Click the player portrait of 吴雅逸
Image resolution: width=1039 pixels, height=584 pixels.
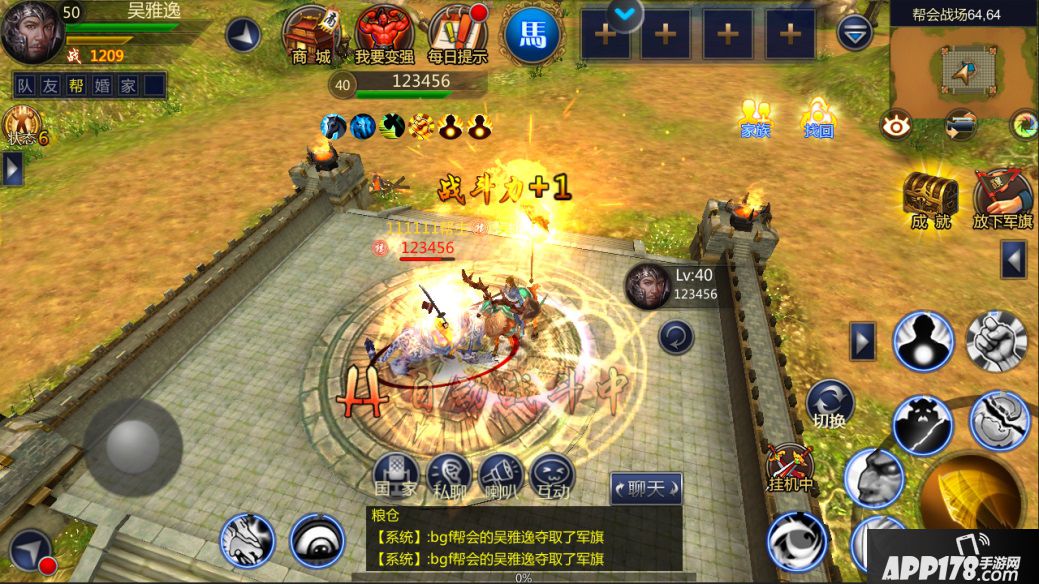pyautogui.click(x=31, y=31)
